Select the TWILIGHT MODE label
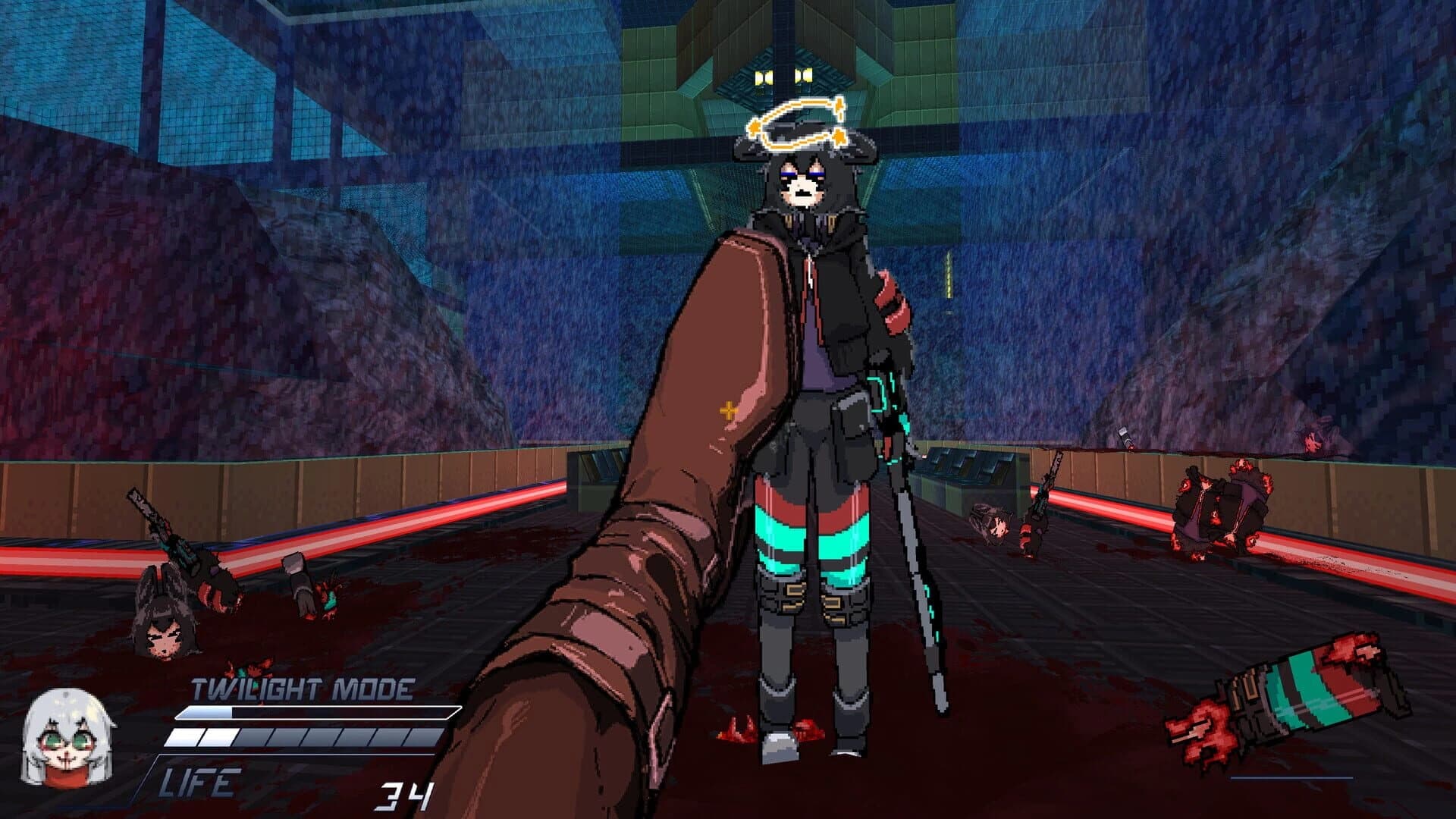 click(301, 689)
